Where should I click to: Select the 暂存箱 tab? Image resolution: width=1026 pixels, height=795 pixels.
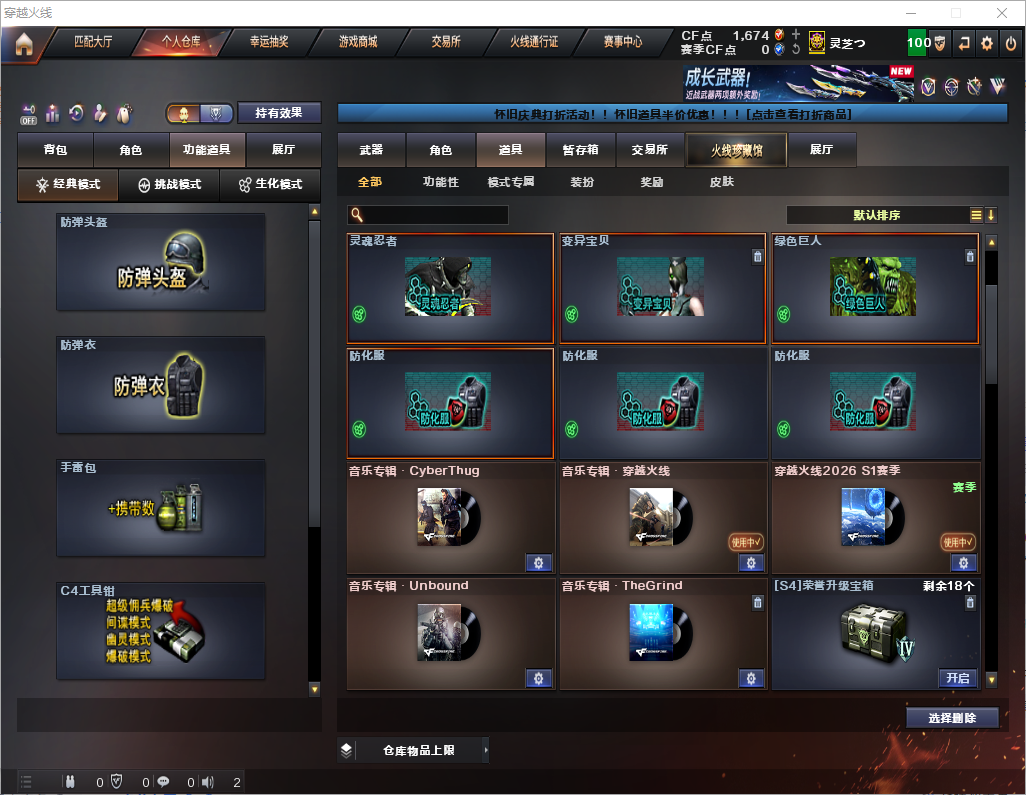580,150
